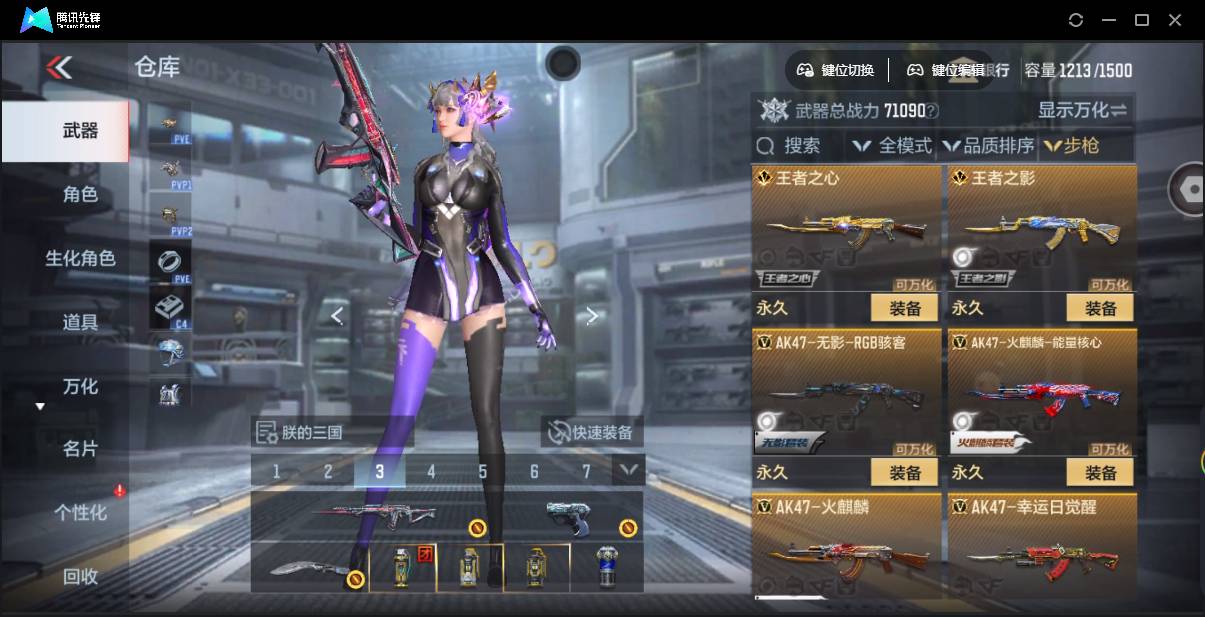Viewport: 1205px width, 617px height.
Task: Go to the 回收 section
Action: pyautogui.click(x=80, y=576)
